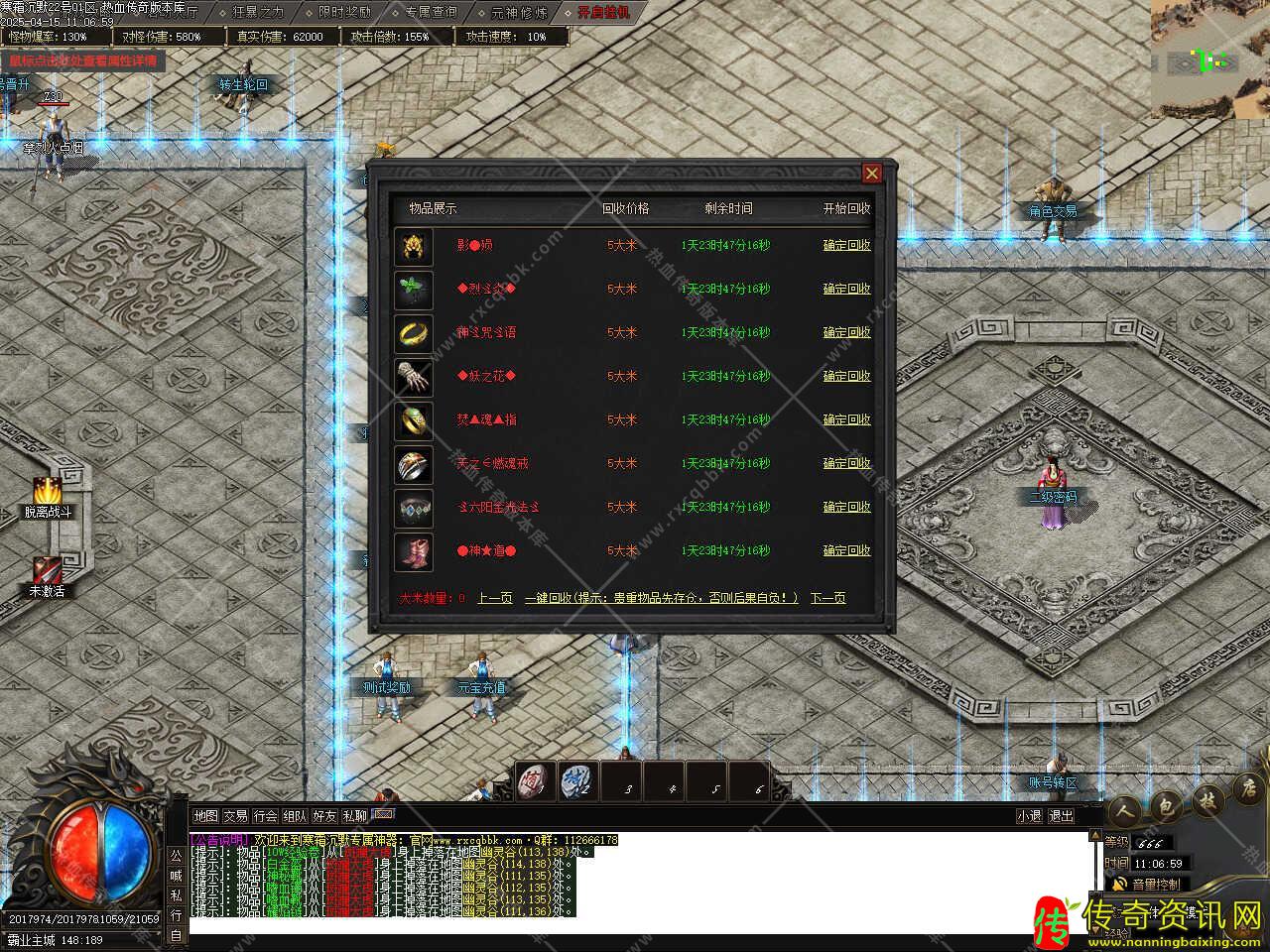This screenshot has height=952, width=1270.
Task: Open the 元神修炼 top menu
Action: click(x=518, y=12)
